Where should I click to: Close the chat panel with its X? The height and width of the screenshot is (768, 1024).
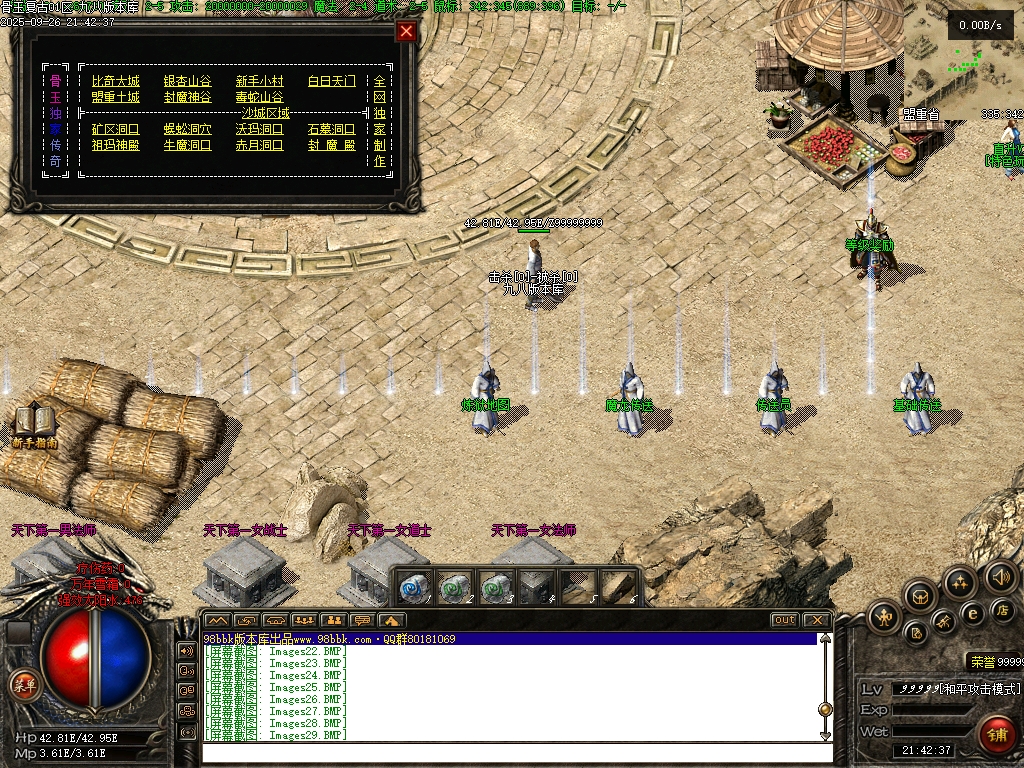(816, 620)
